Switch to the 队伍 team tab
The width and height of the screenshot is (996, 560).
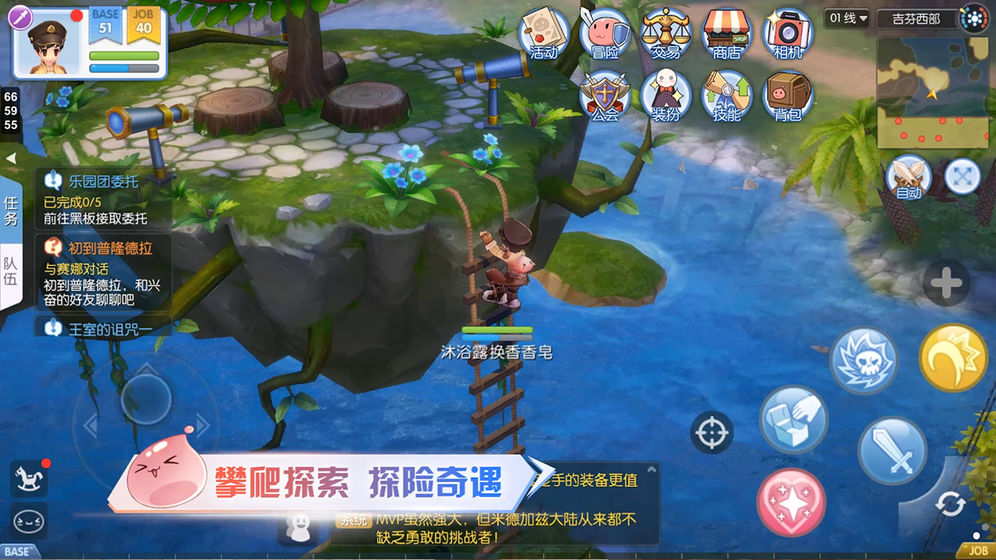[x=11, y=270]
